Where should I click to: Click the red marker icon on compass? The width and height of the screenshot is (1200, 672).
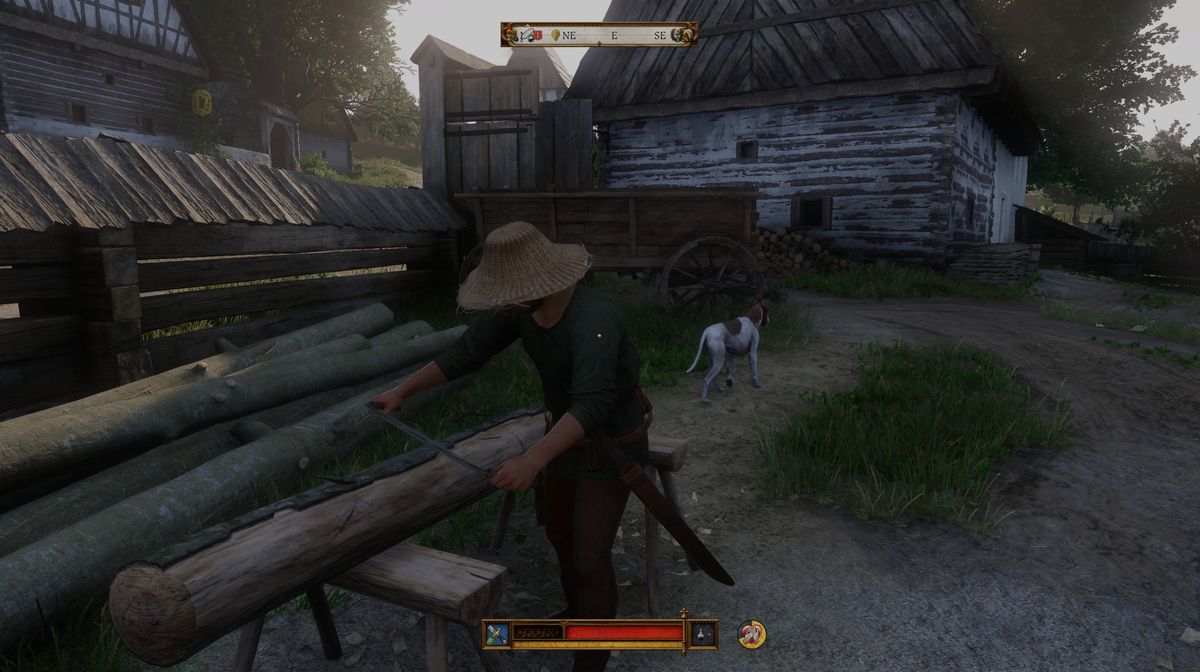click(x=536, y=35)
